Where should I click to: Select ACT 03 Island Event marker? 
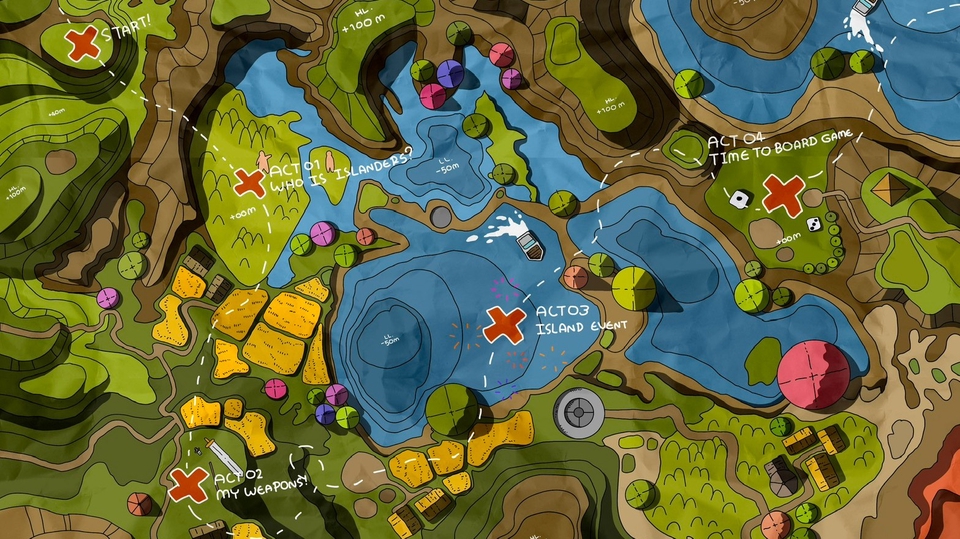[504, 325]
